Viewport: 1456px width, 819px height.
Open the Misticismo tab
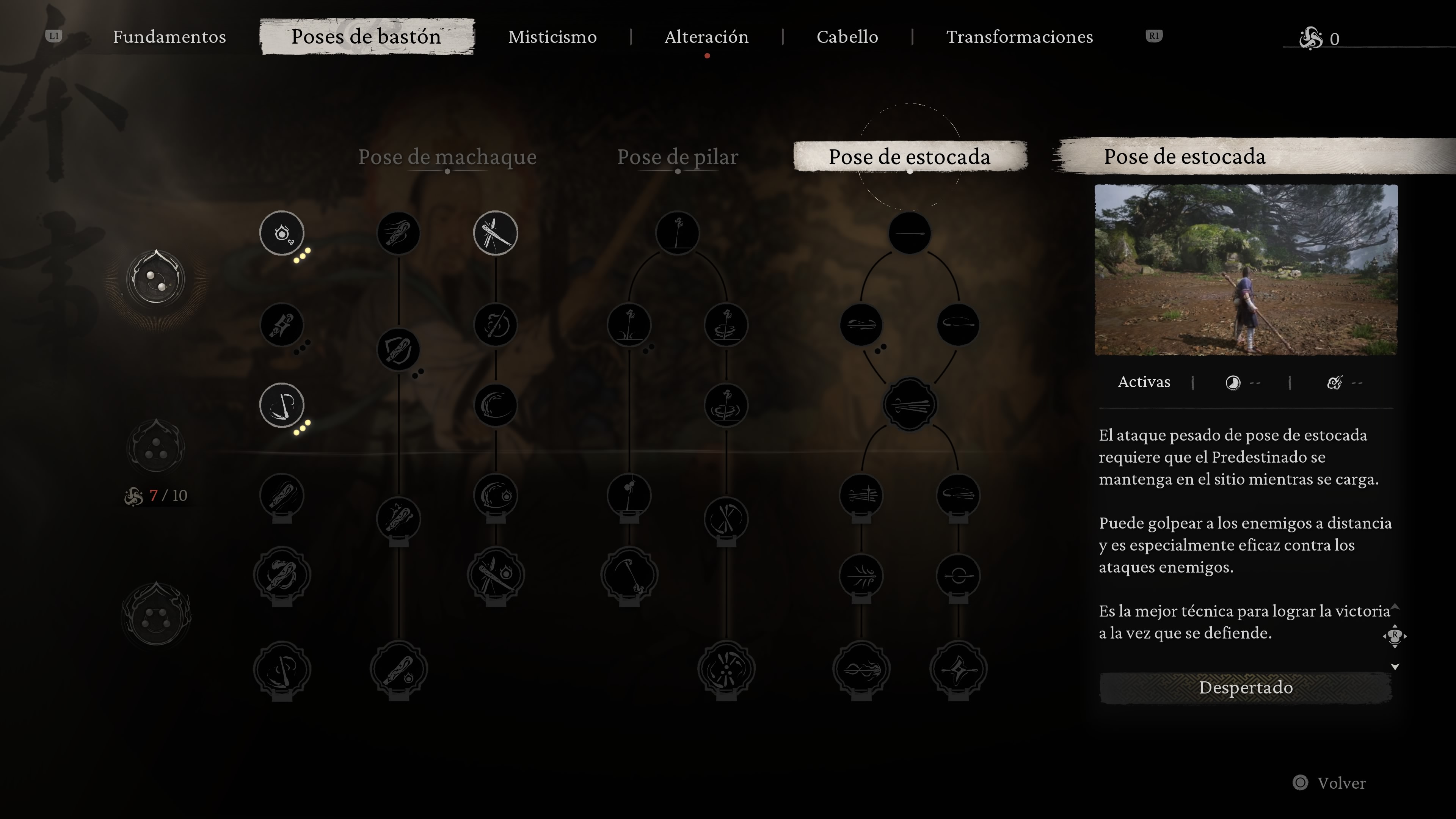point(552,37)
